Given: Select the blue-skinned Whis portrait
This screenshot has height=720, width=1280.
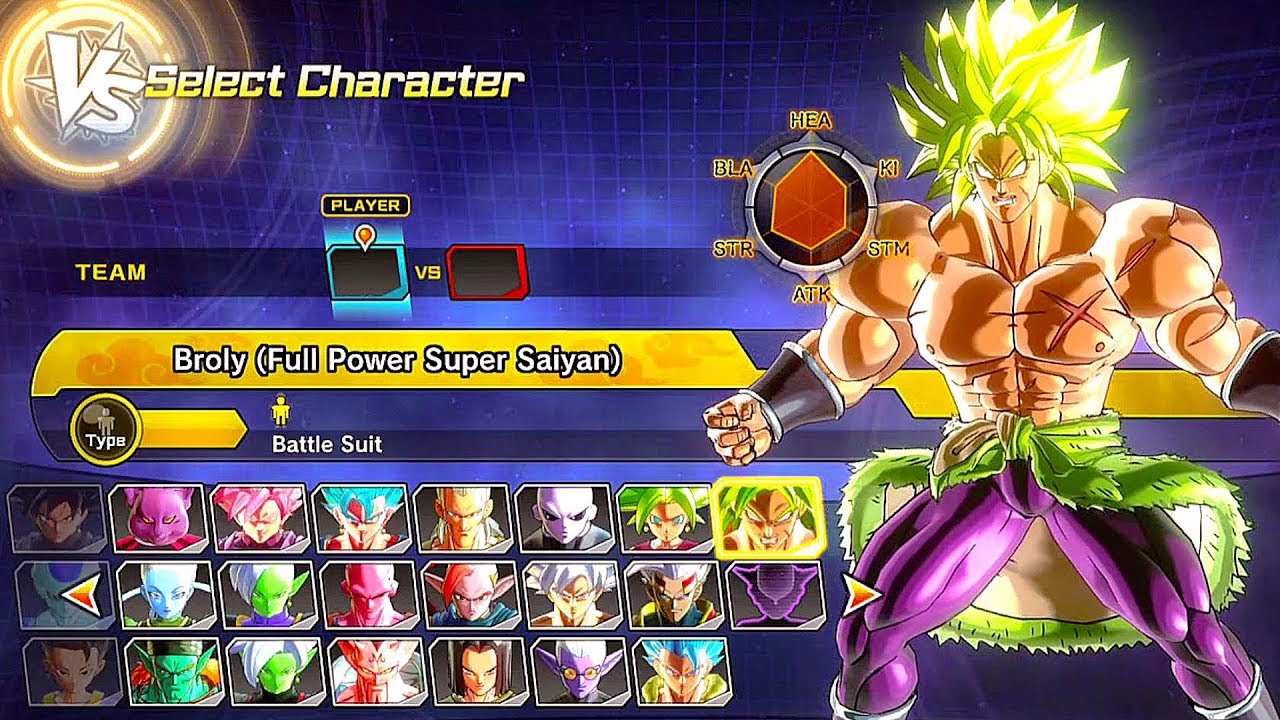Looking at the screenshot, I should point(166,594).
